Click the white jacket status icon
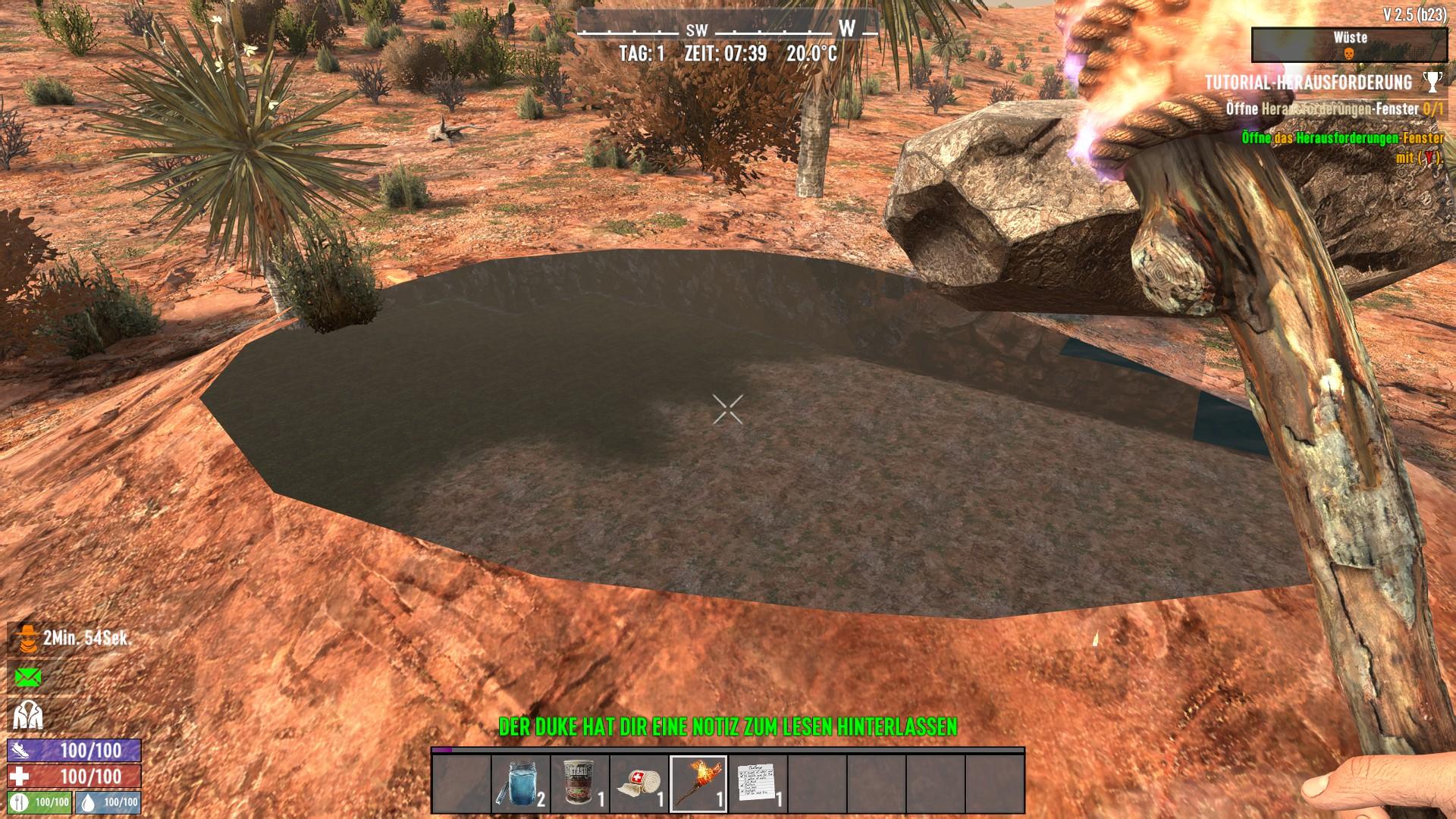Viewport: 1456px width, 819px height. pyautogui.click(x=28, y=715)
